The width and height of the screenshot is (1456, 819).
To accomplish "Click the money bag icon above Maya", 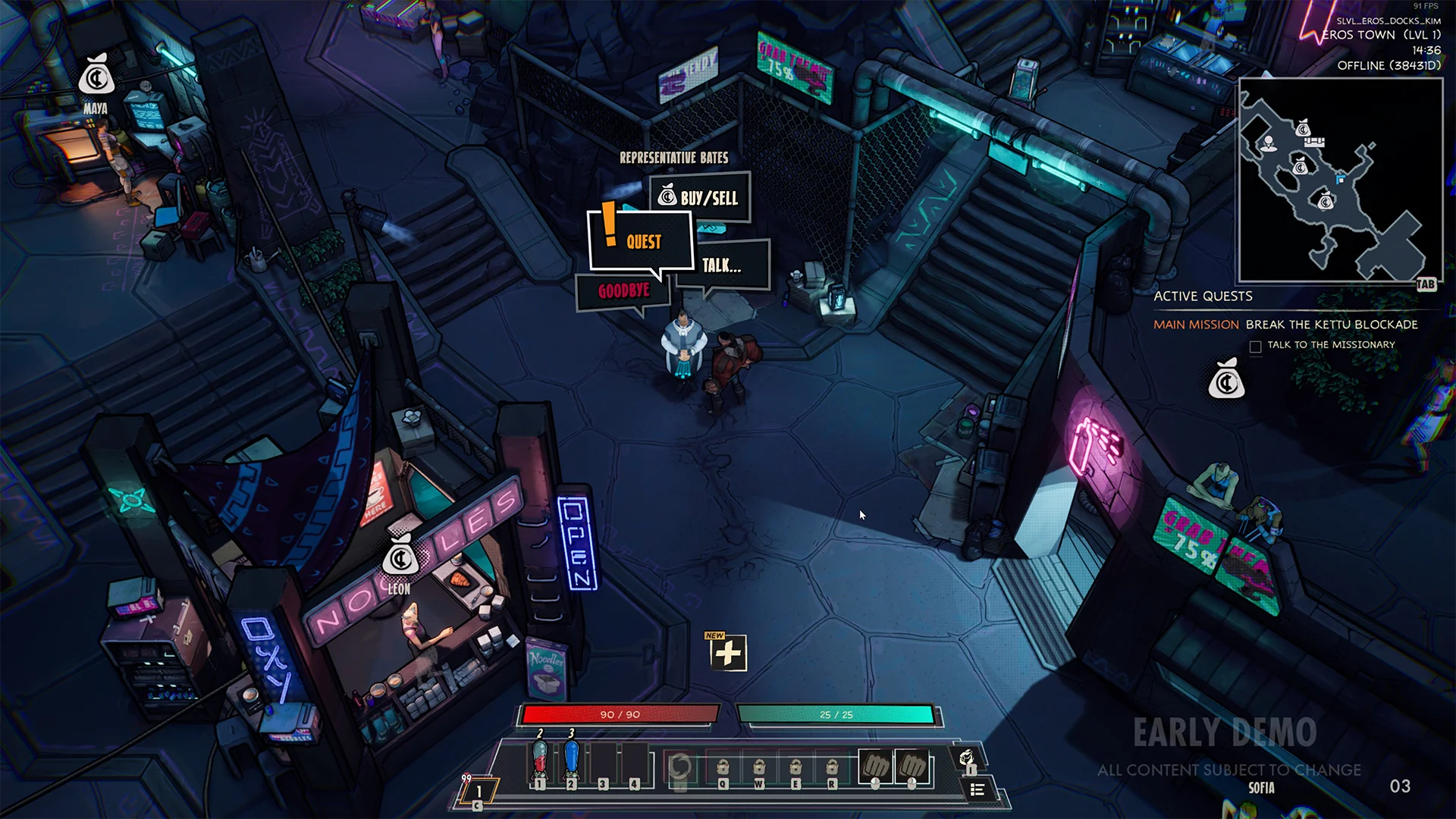I will tap(96, 76).
